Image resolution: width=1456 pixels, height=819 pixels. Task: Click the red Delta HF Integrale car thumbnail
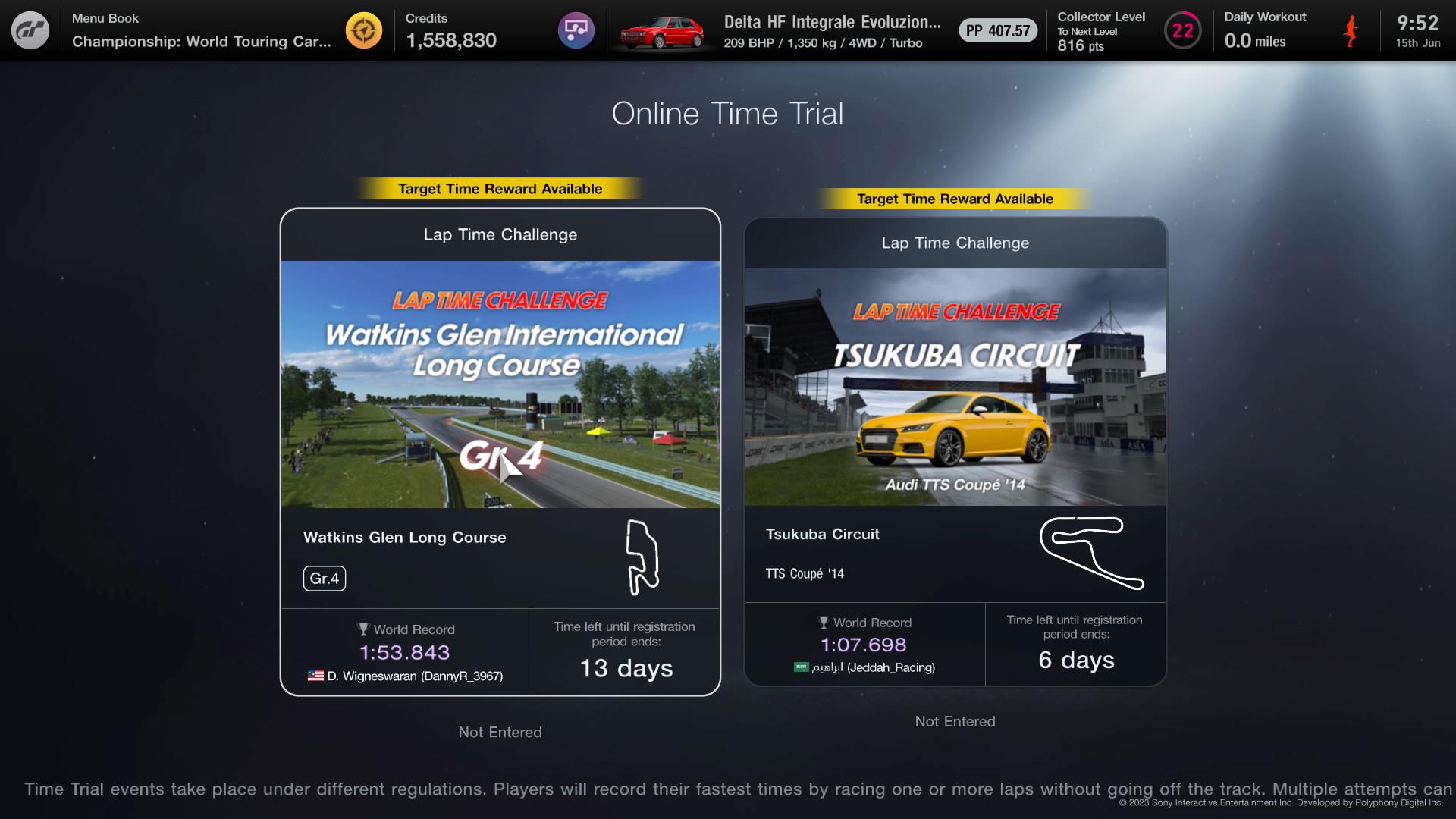pos(663,31)
